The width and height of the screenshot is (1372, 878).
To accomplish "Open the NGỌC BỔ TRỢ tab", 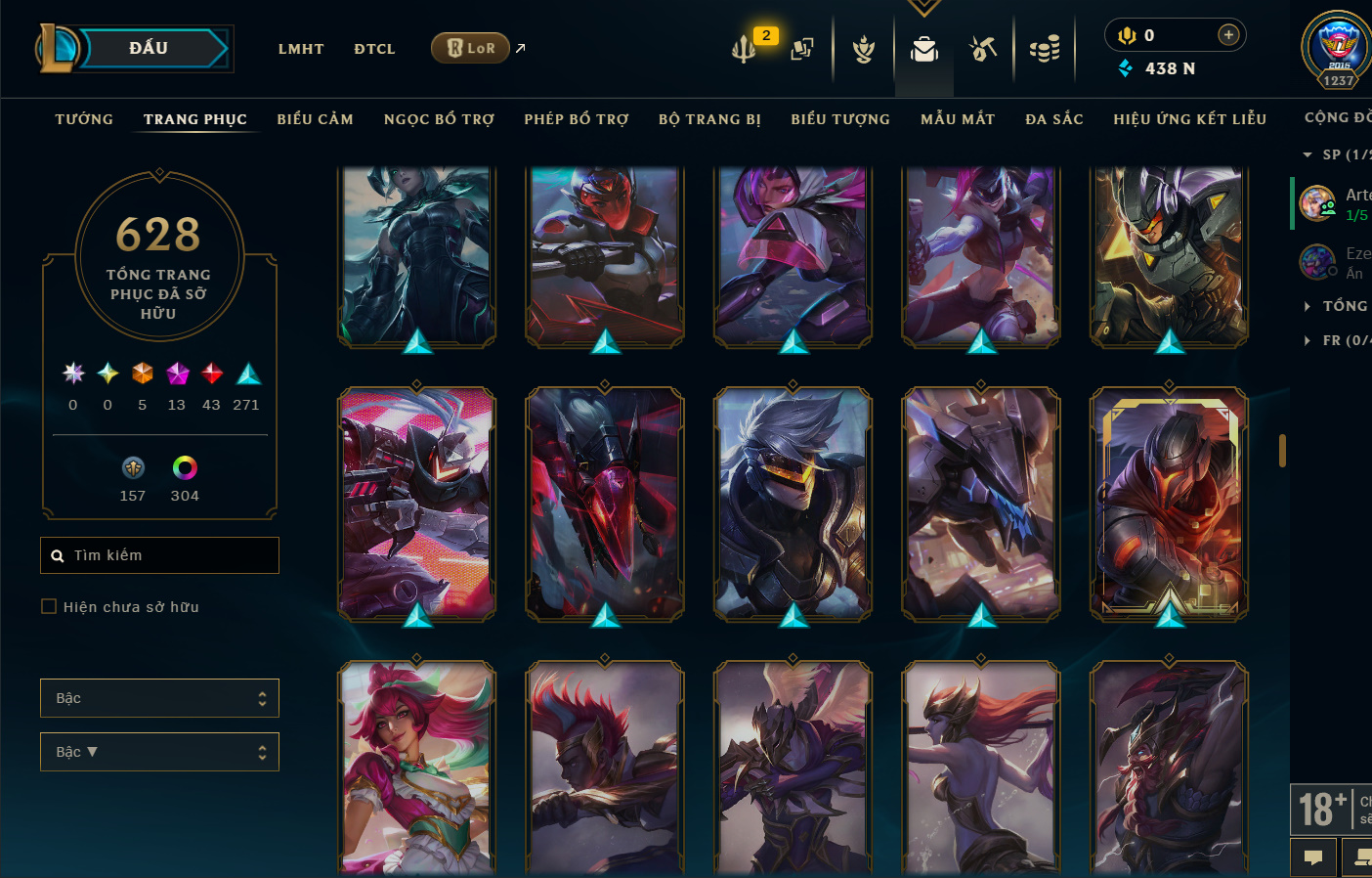I will [439, 119].
